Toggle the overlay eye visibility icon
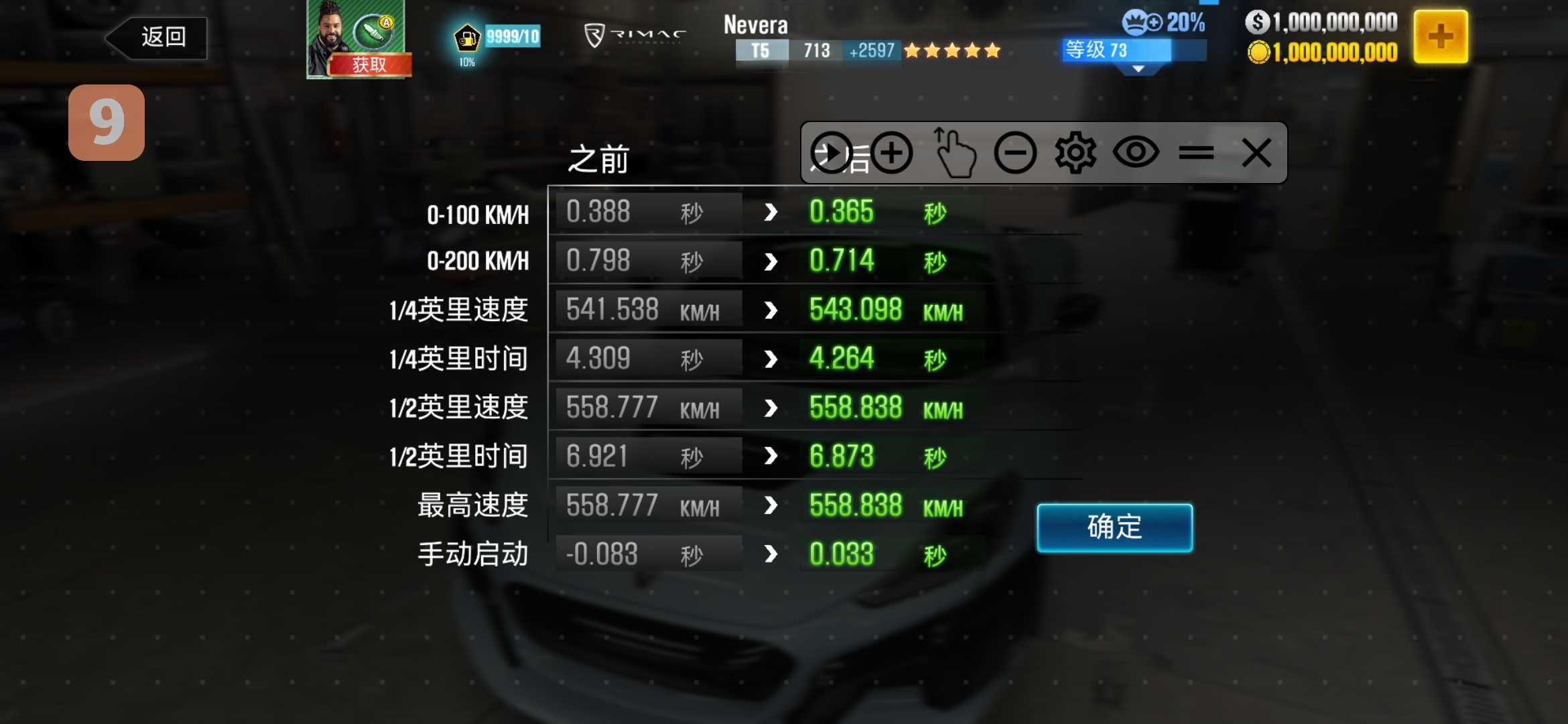The width and height of the screenshot is (1568, 724). click(x=1136, y=153)
